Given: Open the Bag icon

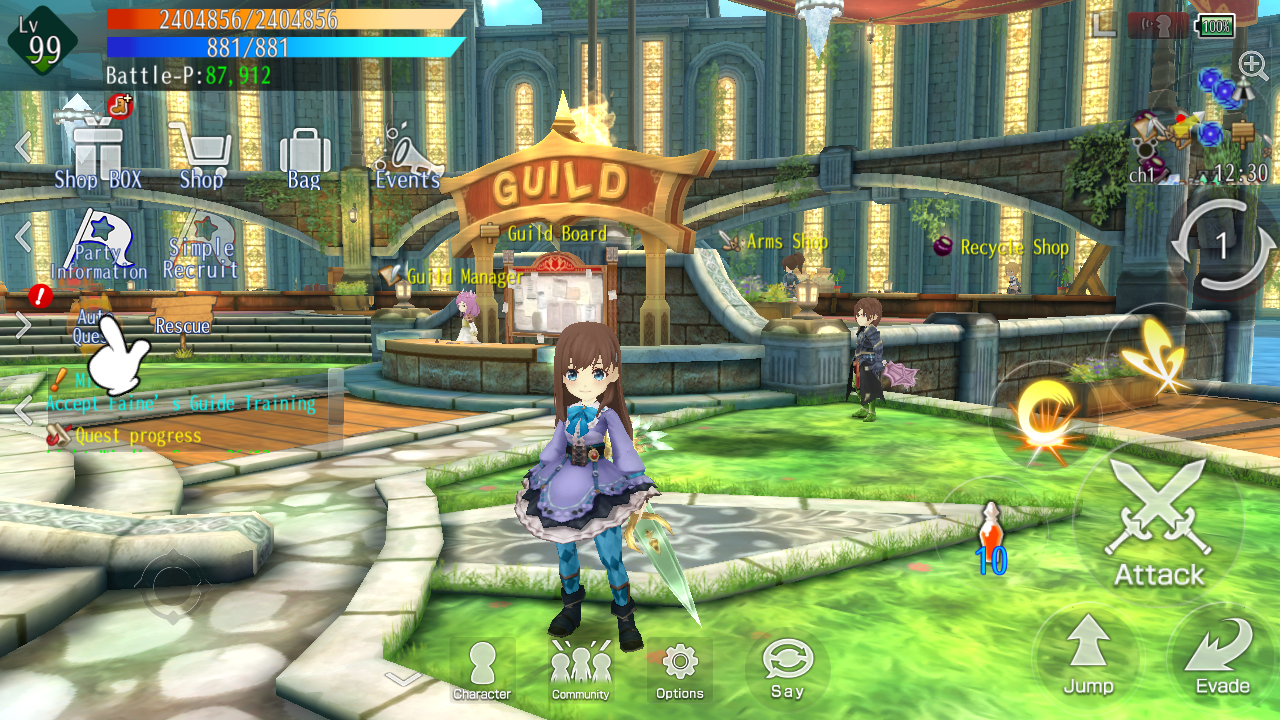Looking at the screenshot, I should click(303, 150).
